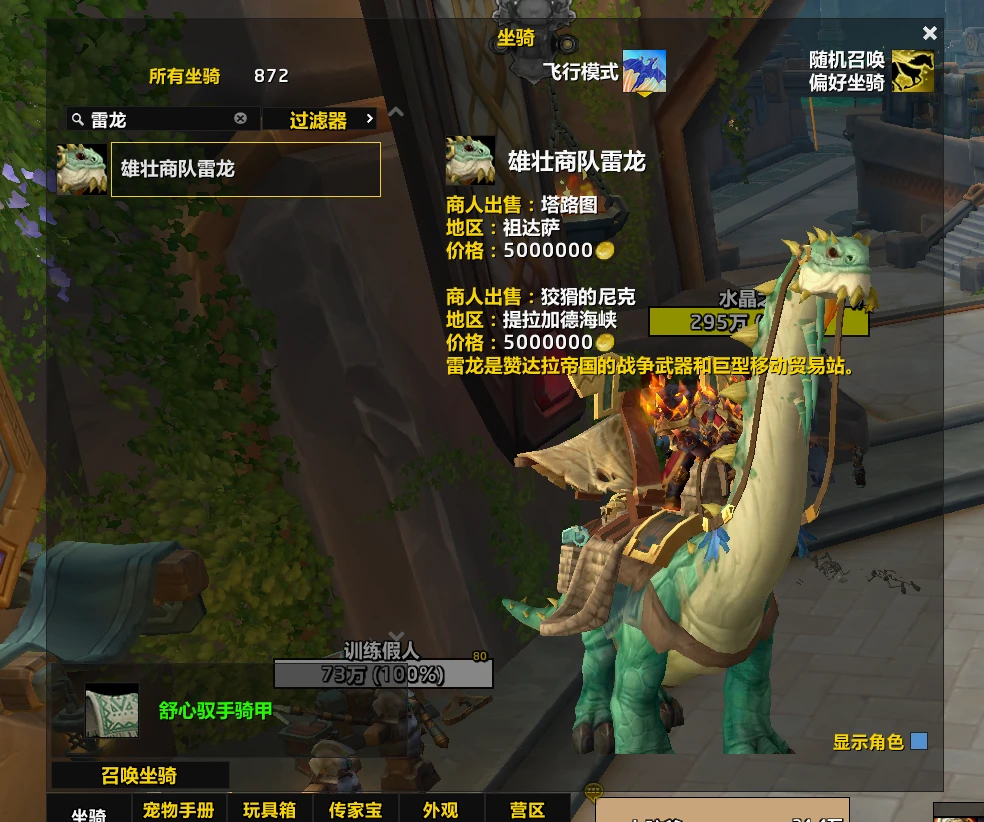984x822 pixels.
Task: Toggle the 显示角色 show character checkbox
Action: coord(919,741)
